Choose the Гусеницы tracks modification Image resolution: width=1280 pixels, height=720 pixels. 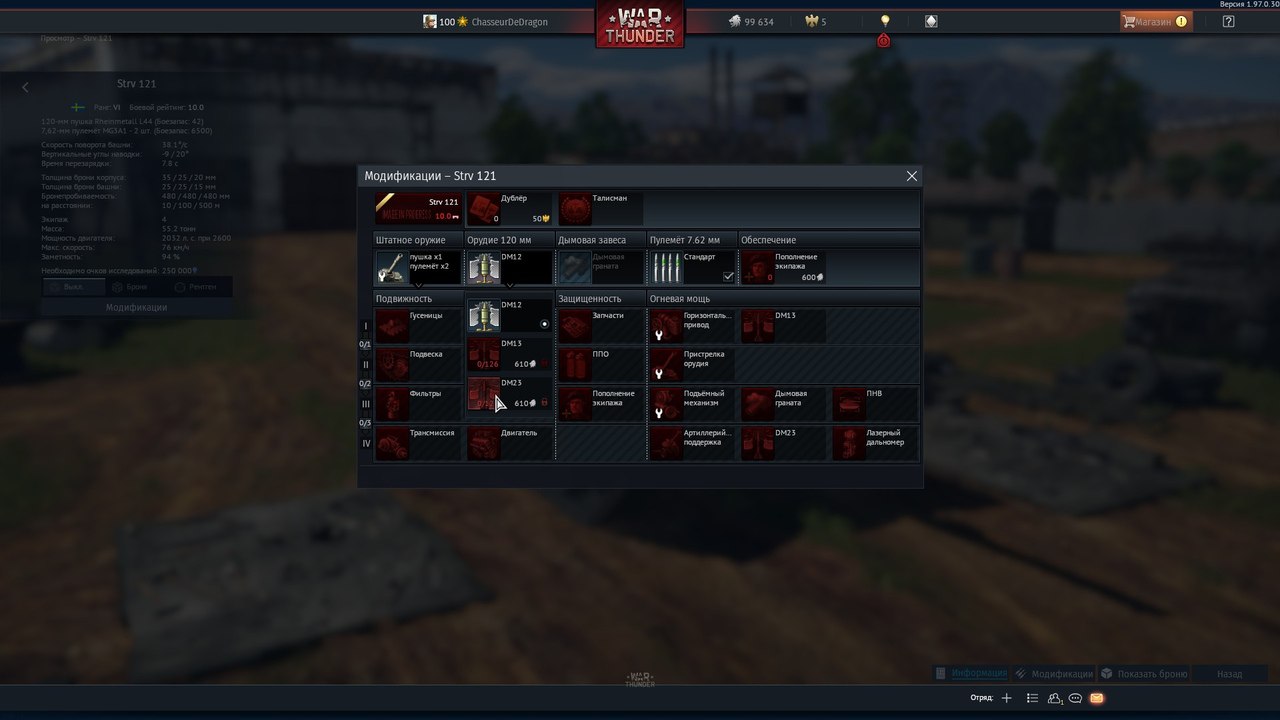tap(418, 326)
